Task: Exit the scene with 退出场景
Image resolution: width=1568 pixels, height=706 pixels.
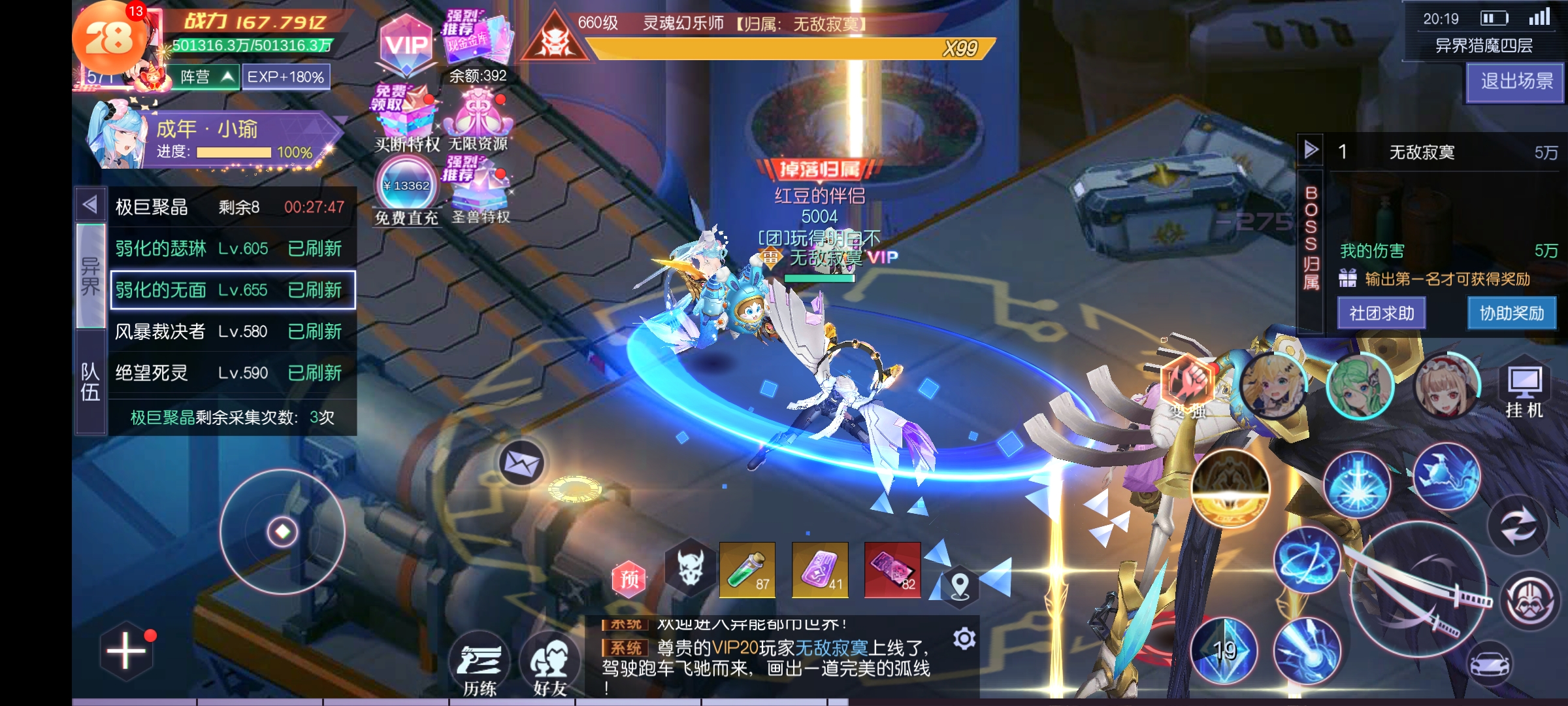Action: 1516,82
